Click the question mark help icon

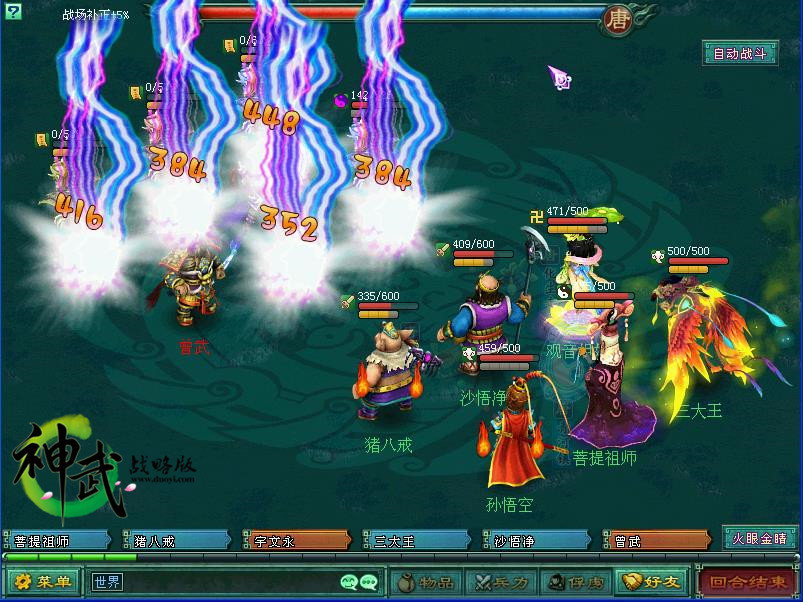12,12
